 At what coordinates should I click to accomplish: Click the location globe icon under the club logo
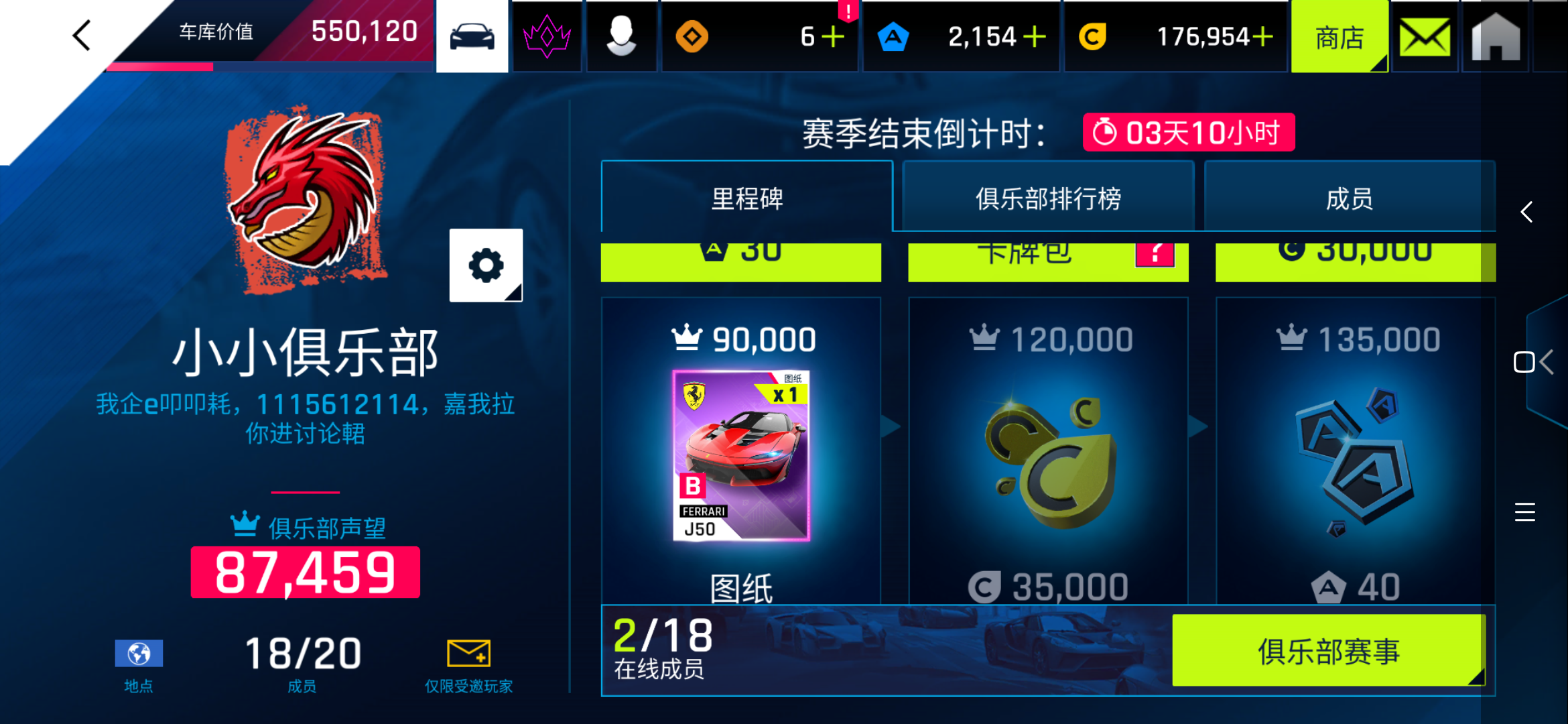tap(138, 652)
